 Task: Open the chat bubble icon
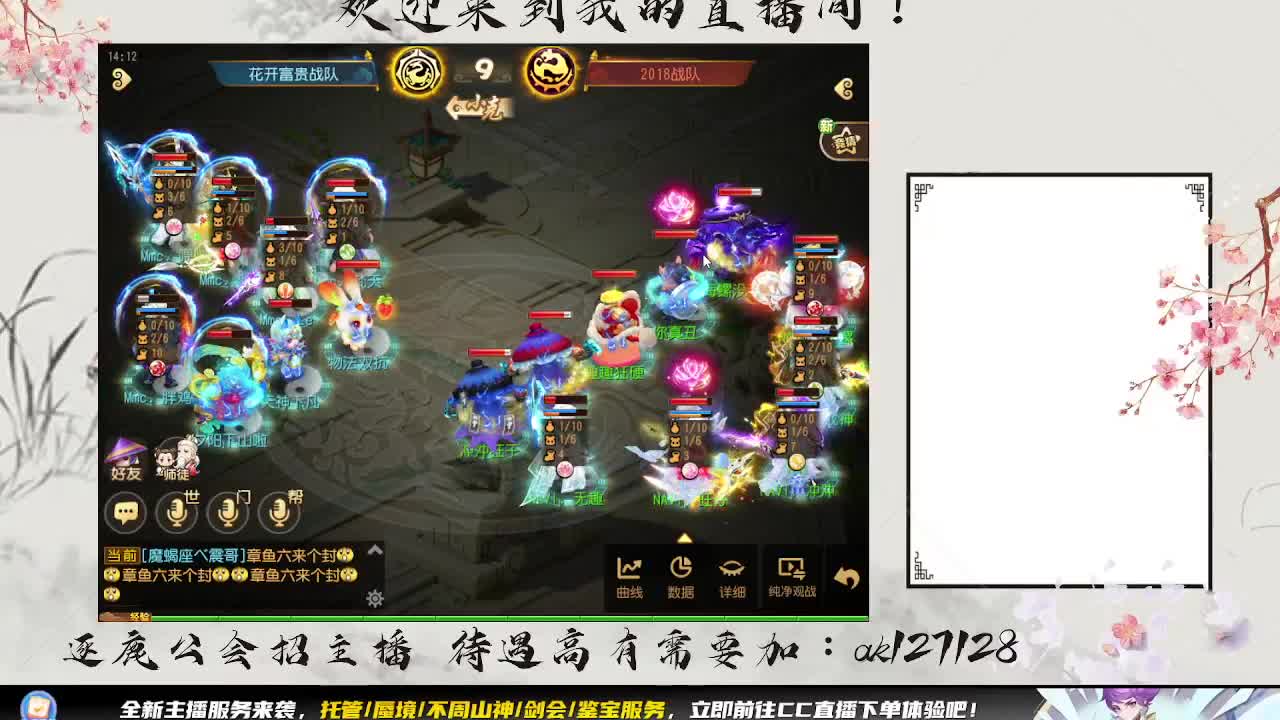click(125, 513)
